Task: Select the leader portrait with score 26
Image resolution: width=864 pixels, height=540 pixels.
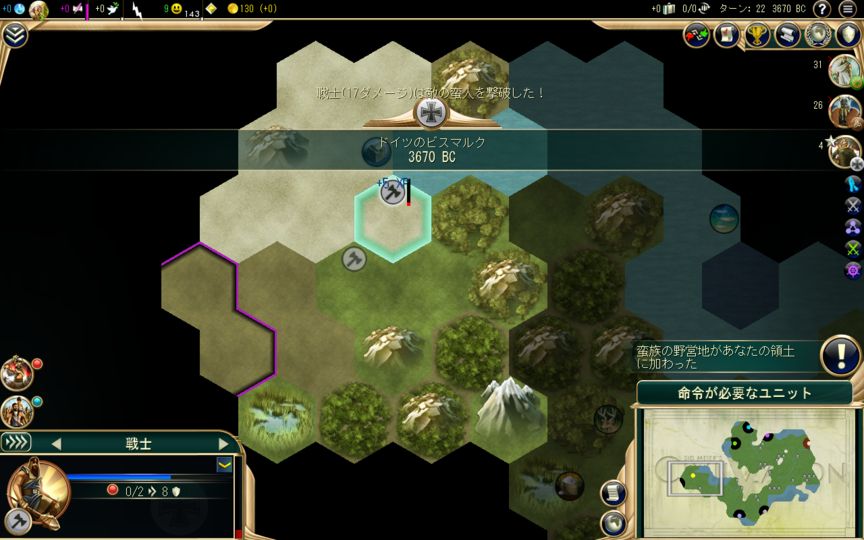Action: pos(846,108)
